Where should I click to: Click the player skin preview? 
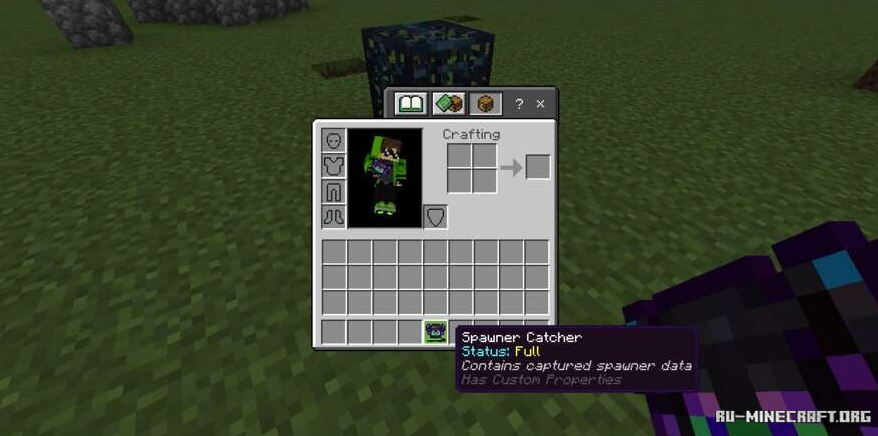click(x=385, y=177)
